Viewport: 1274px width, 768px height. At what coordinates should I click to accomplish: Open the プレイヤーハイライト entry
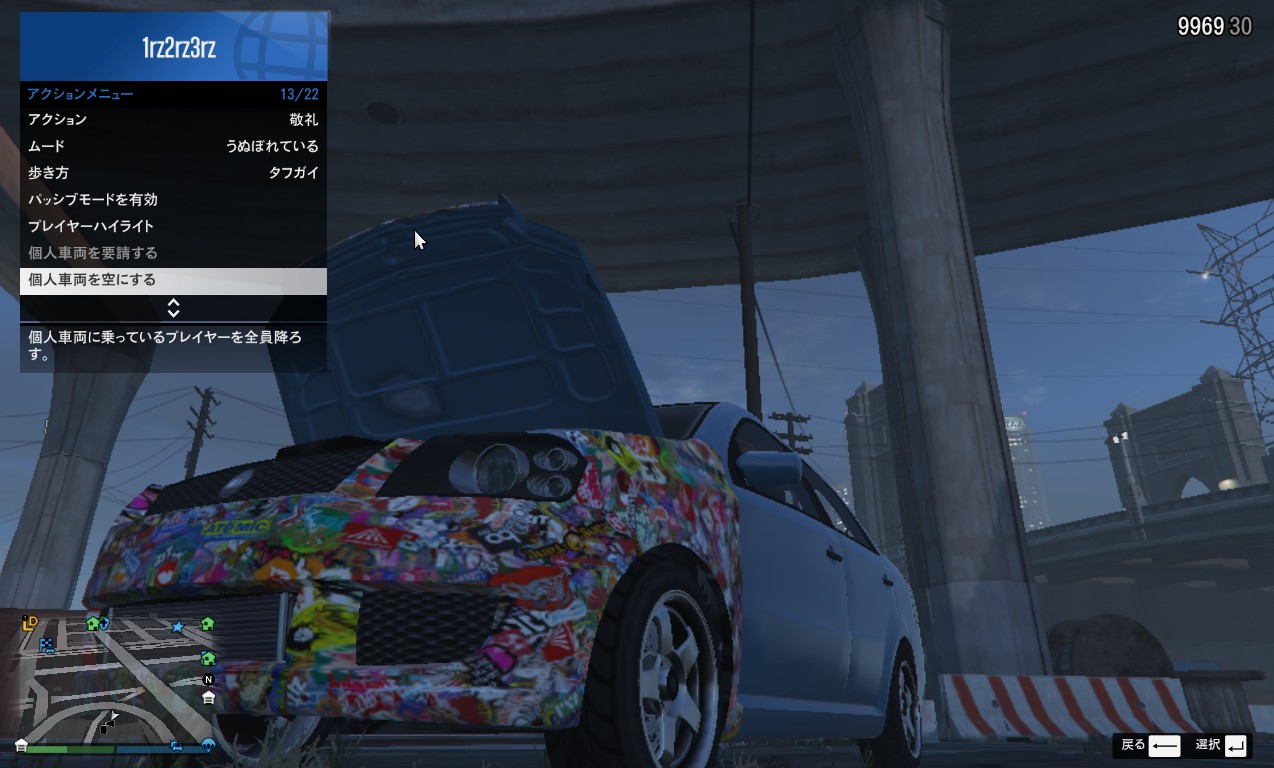(x=173, y=227)
